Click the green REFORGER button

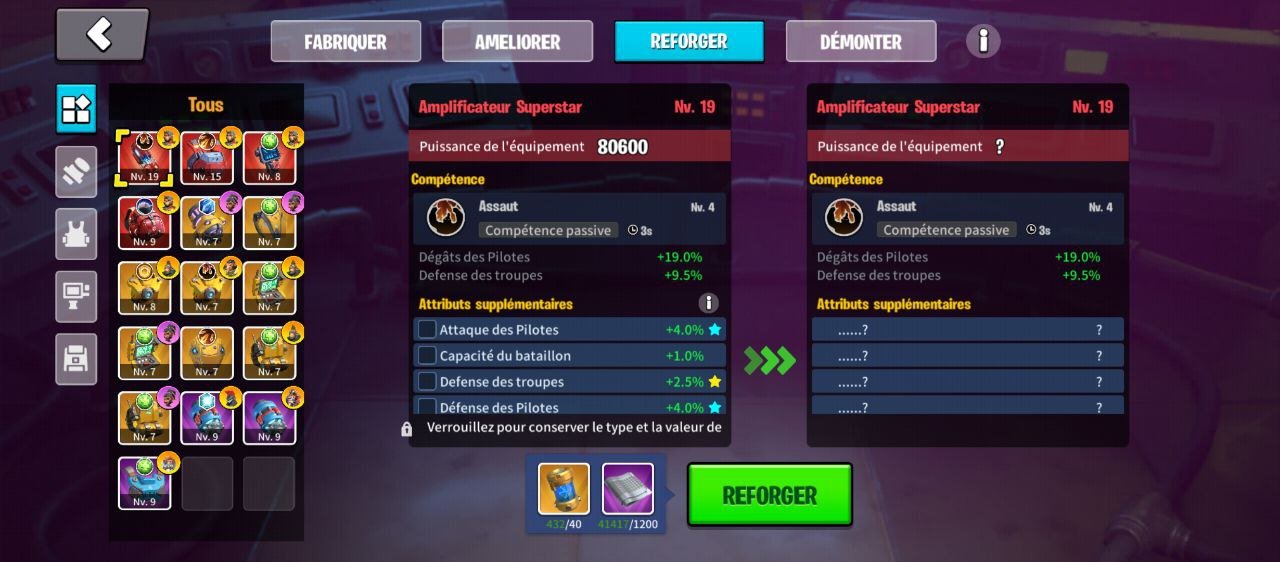tap(769, 495)
